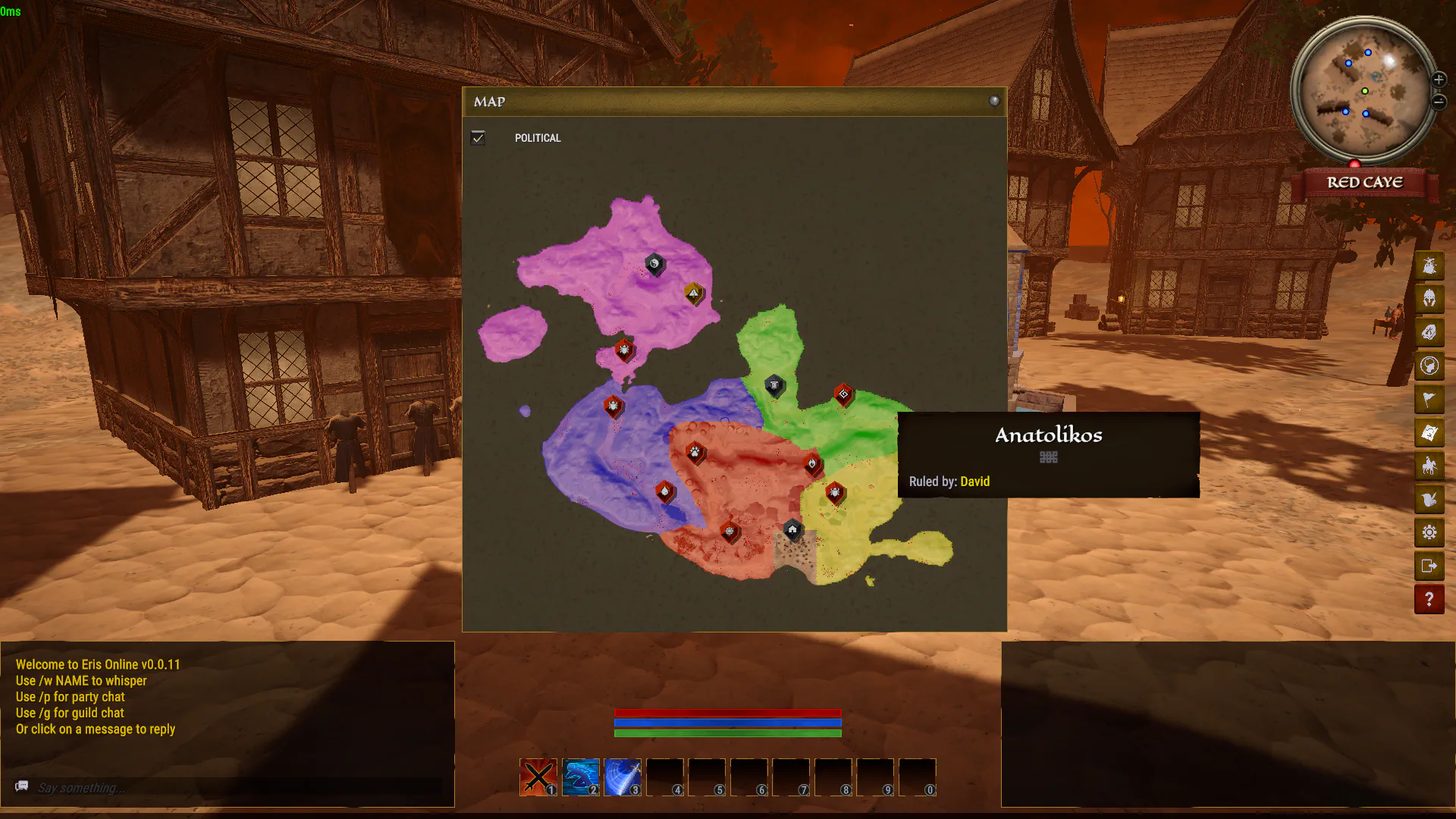Focus the 'Say something...' chat input
Viewport: 1456px width, 819px height.
tap(227, 788)
